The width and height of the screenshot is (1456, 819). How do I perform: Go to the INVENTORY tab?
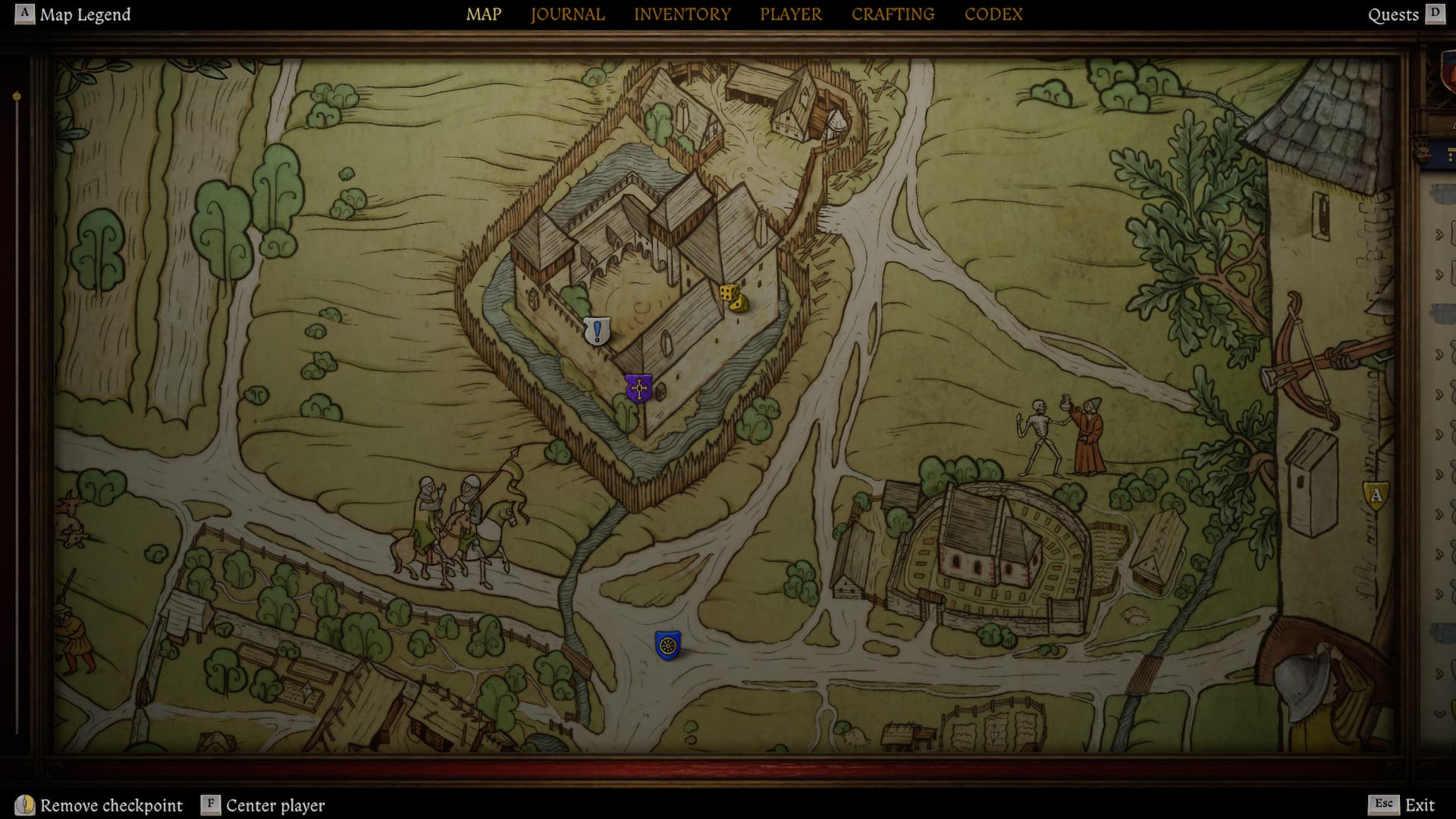tap(682, 14)
